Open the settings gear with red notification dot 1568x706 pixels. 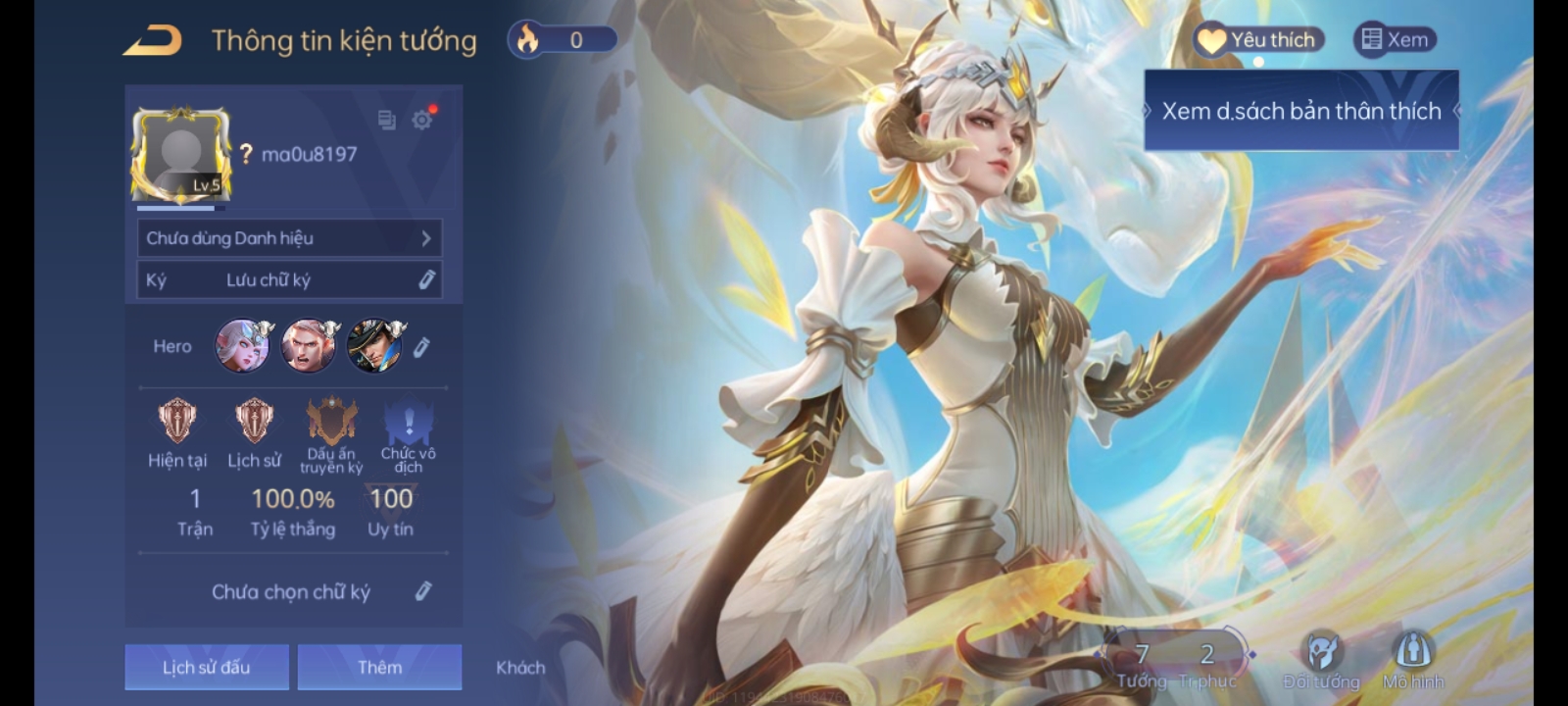click(421, 120)
